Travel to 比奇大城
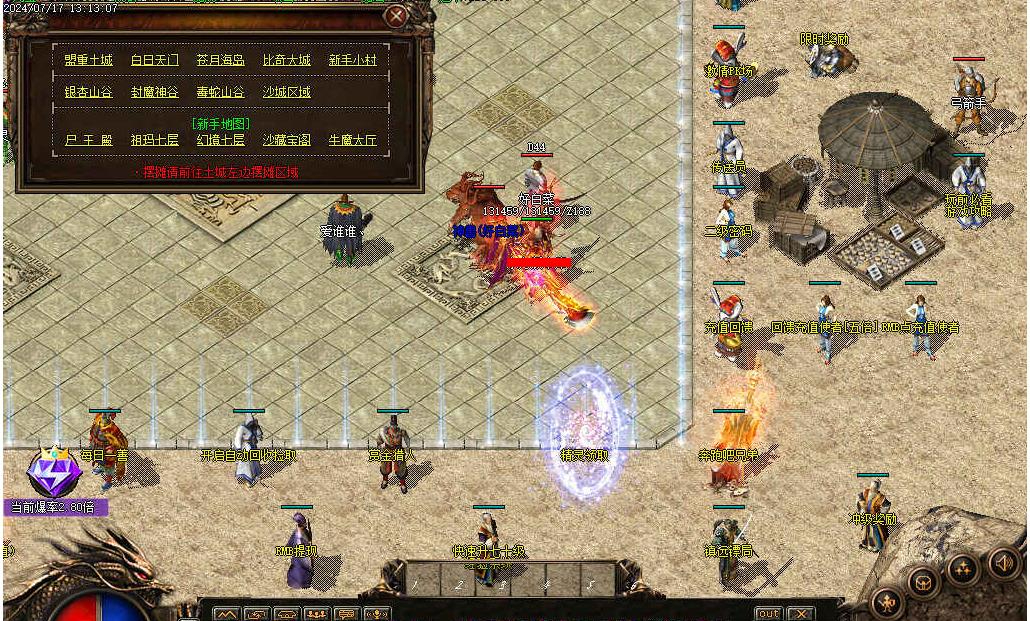 [287, 60]
